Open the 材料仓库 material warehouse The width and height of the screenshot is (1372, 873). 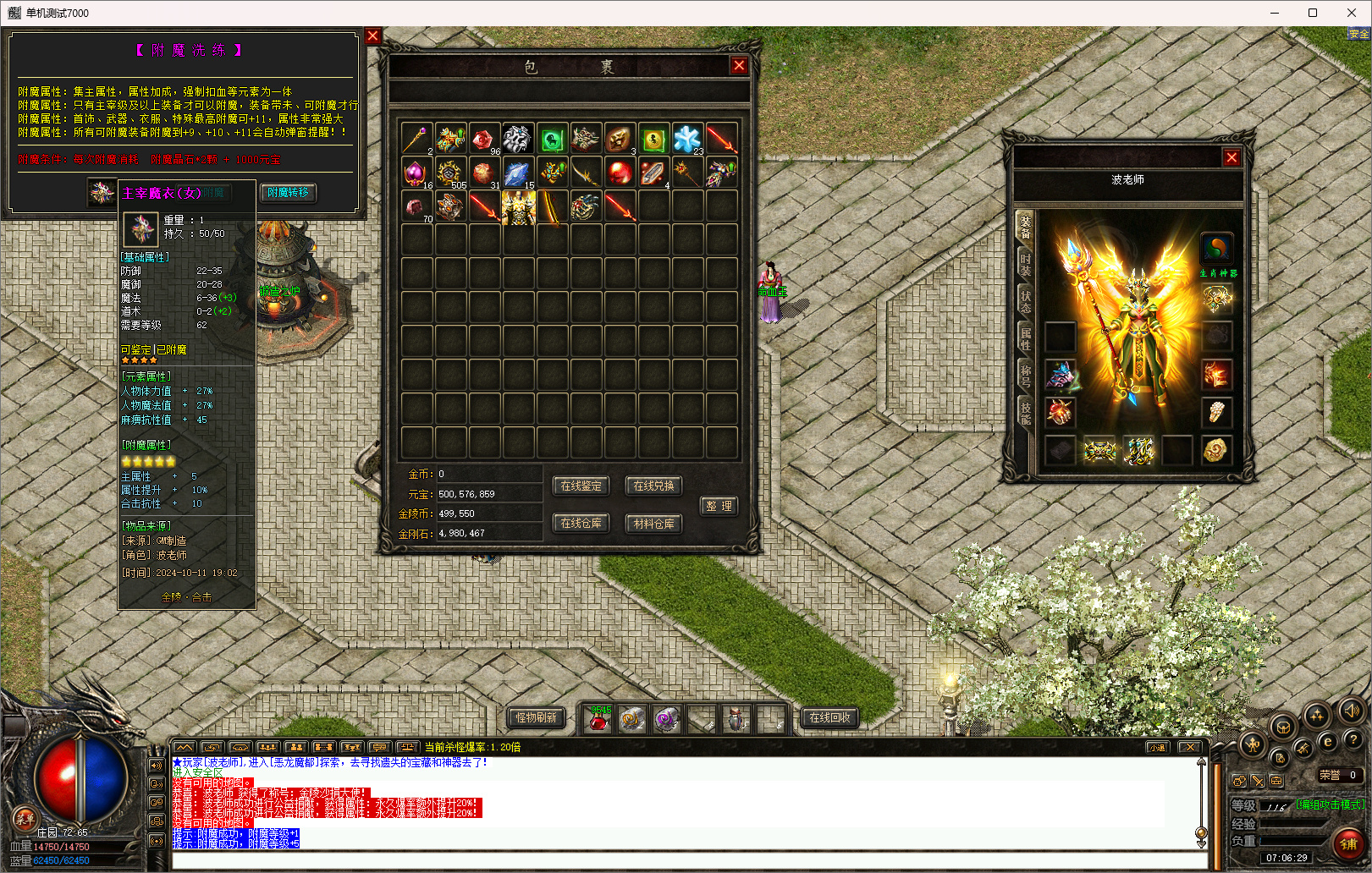[653, 524]
